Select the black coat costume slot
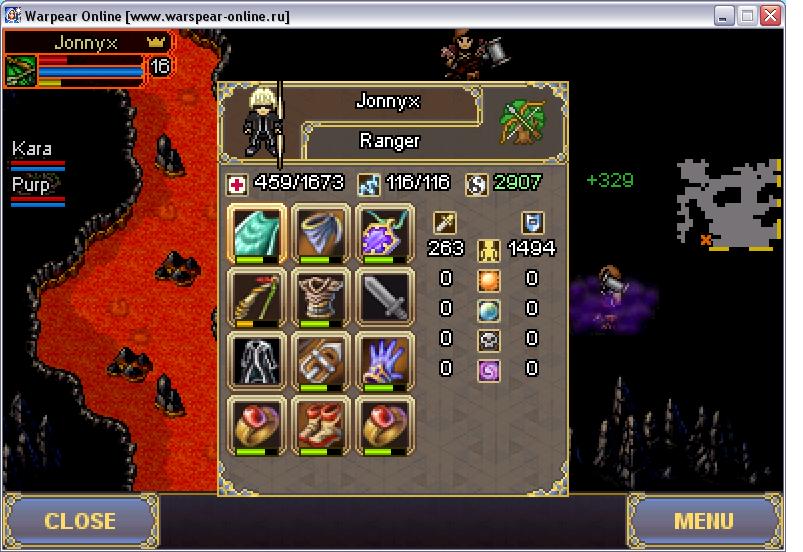This screenshot has height=552, width=803. 256,360
